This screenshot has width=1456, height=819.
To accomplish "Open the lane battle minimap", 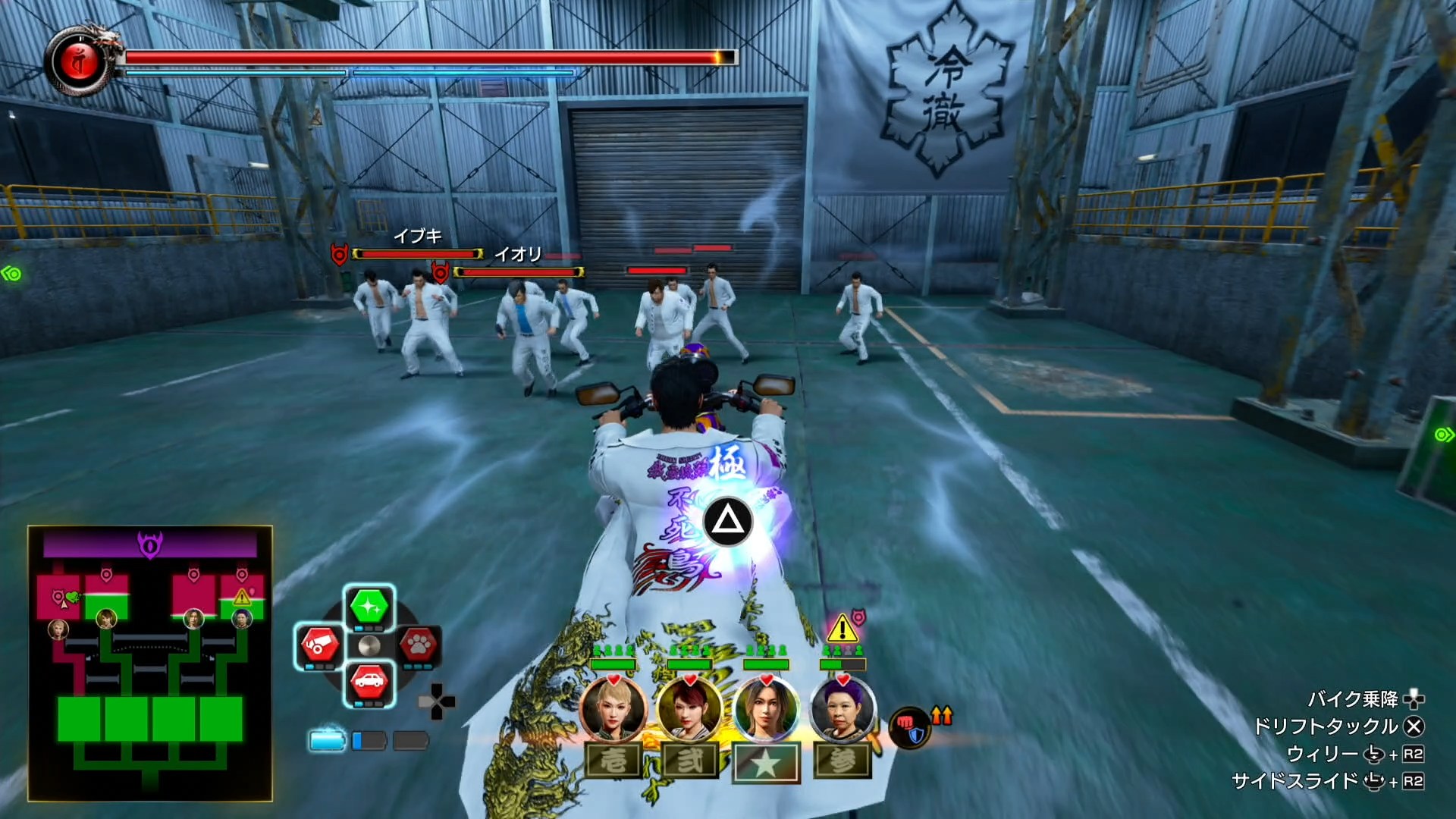I will tap(150, 664).
